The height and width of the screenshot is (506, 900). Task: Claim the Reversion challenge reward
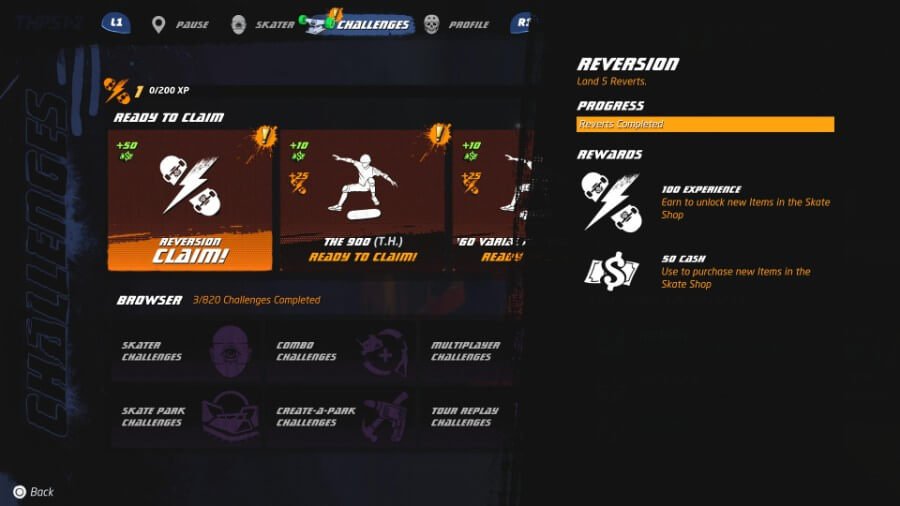[190, 200]
